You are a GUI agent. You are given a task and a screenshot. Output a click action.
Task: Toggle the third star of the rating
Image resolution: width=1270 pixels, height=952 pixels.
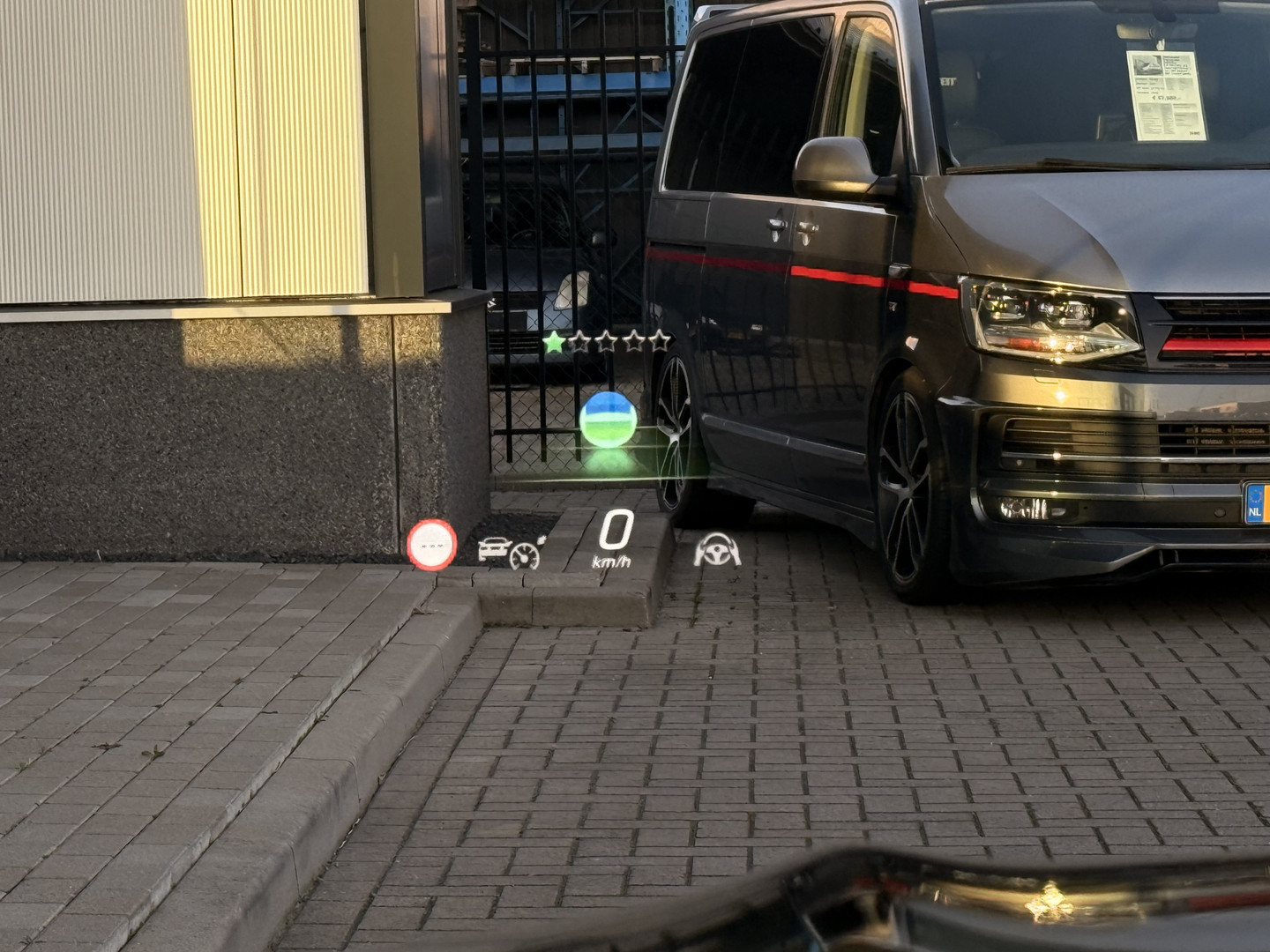608,339
